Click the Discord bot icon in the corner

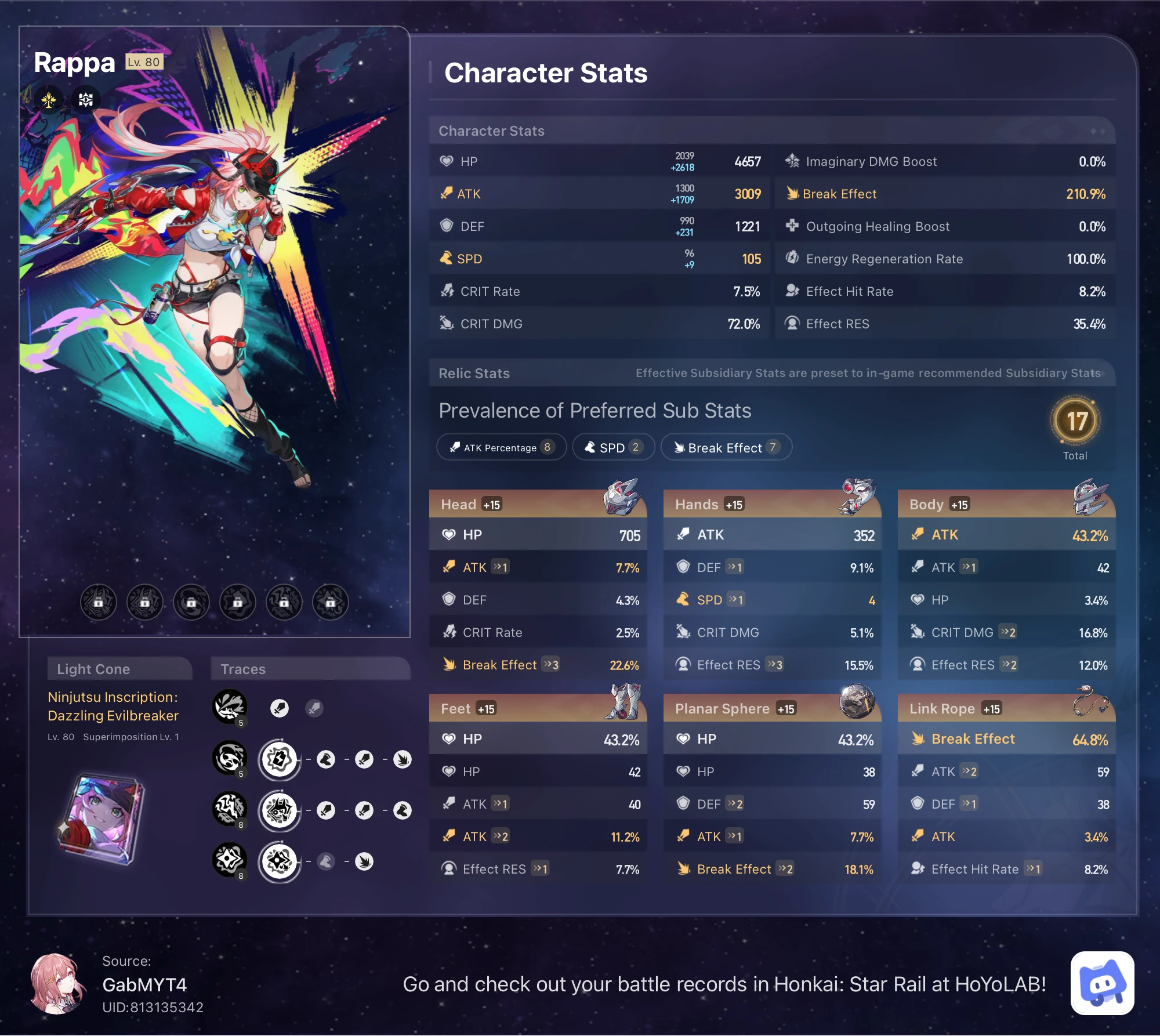coord(1103,983)
